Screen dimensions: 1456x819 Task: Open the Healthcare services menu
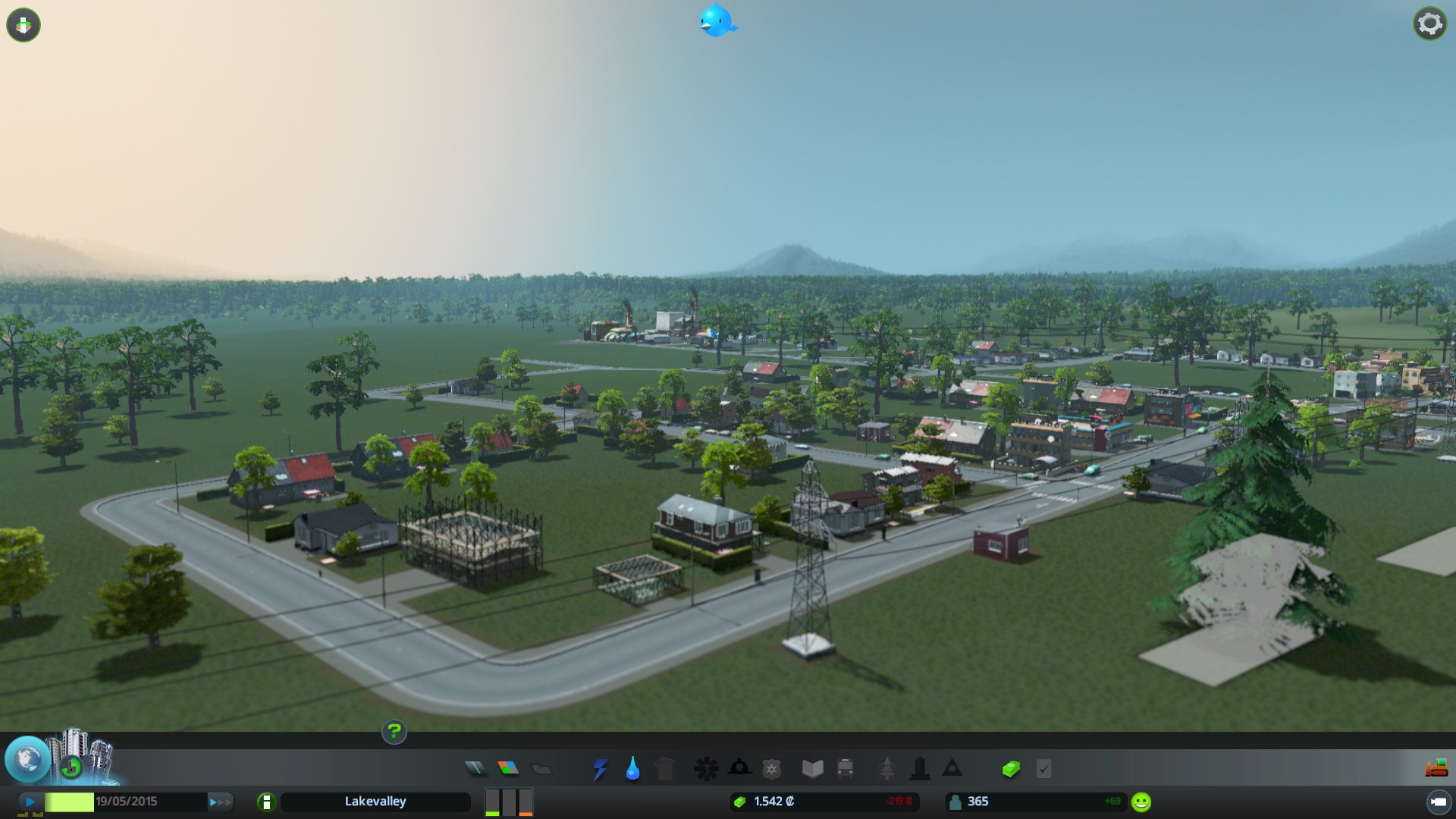(707, 768)
